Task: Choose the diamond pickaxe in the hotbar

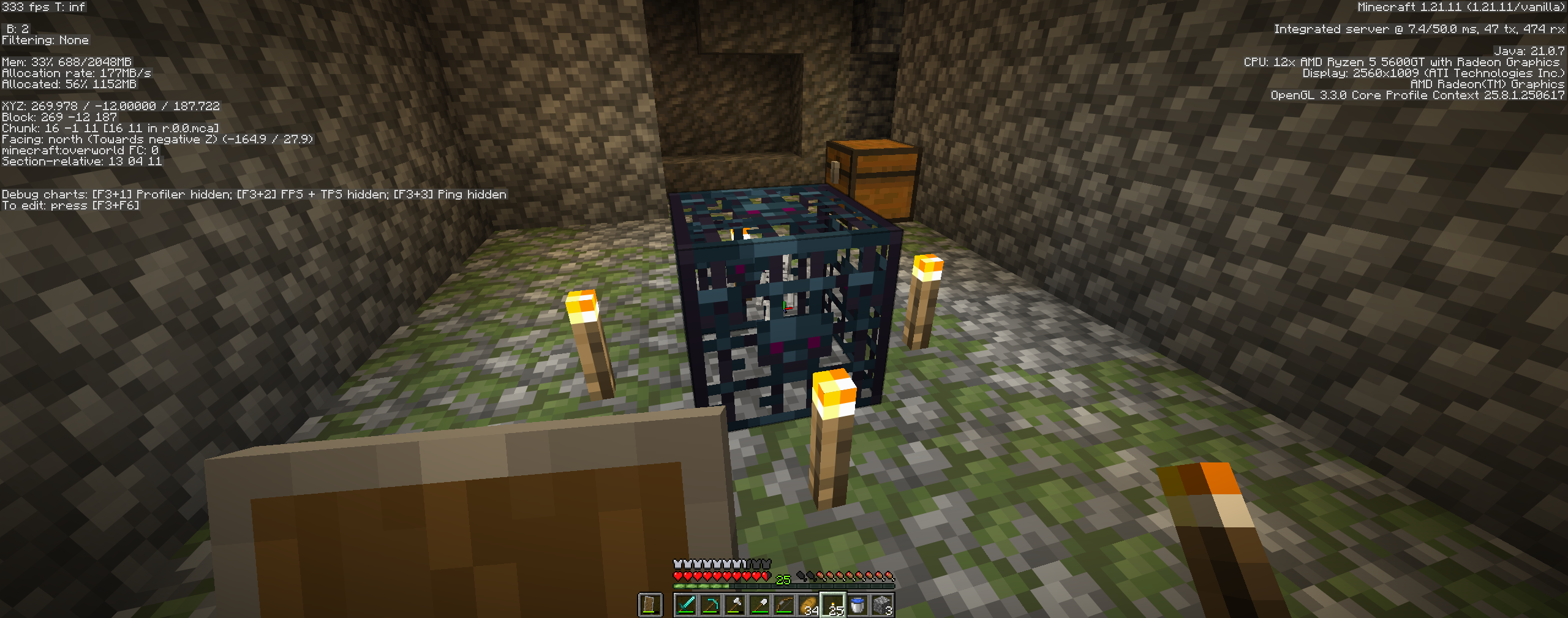Action: tap(710, 605)
